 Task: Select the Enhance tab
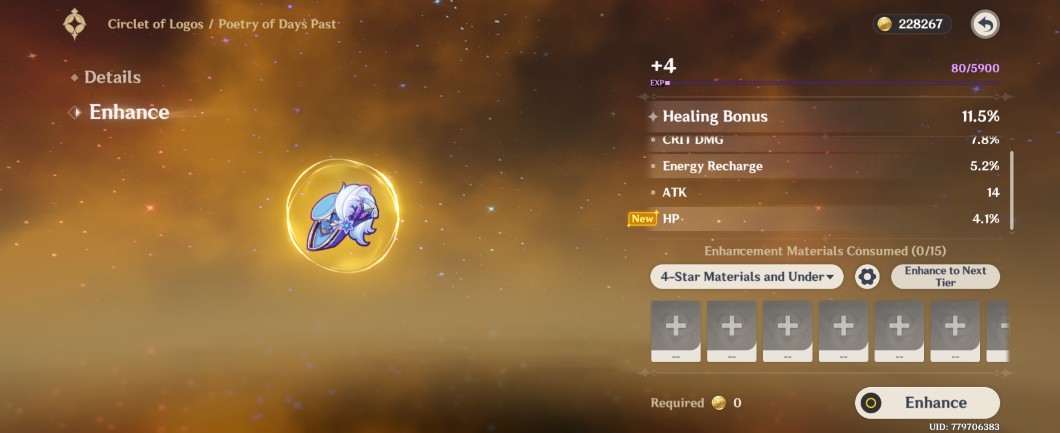[x=128, y=112]
